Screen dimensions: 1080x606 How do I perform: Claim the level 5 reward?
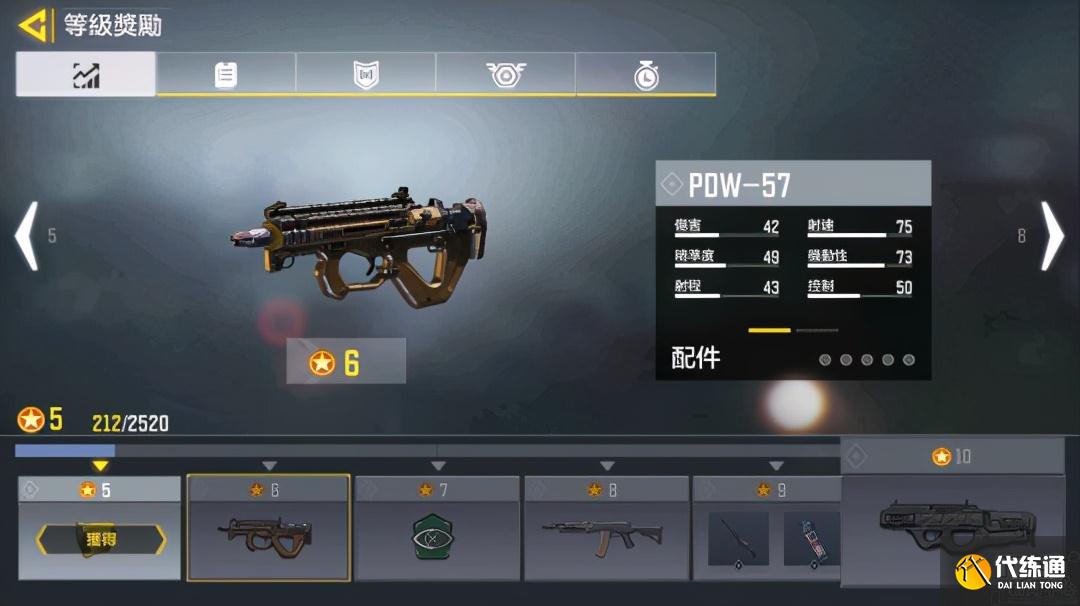[x=100, y=540]
